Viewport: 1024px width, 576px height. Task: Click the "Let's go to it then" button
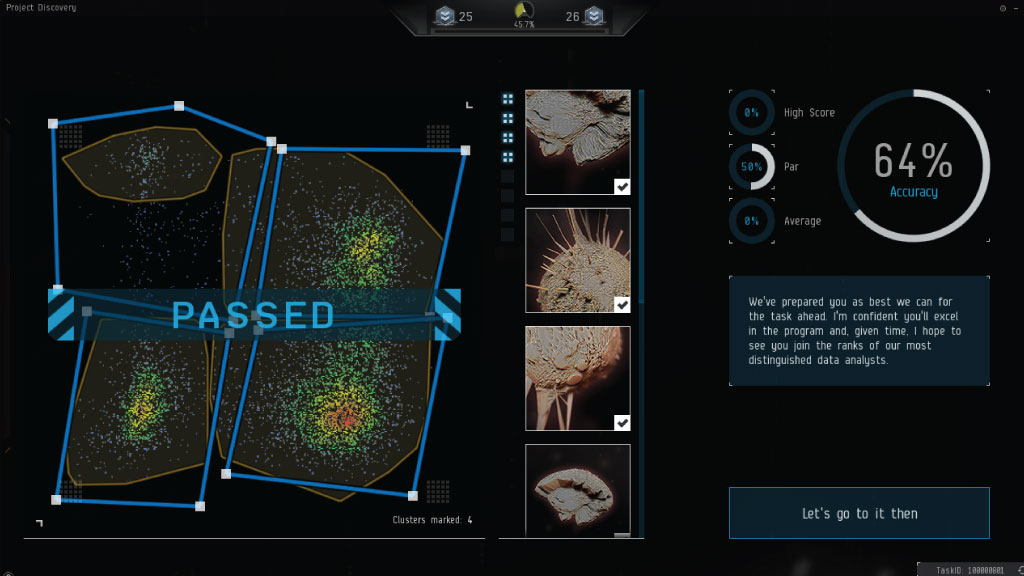[x=859, y=513]
